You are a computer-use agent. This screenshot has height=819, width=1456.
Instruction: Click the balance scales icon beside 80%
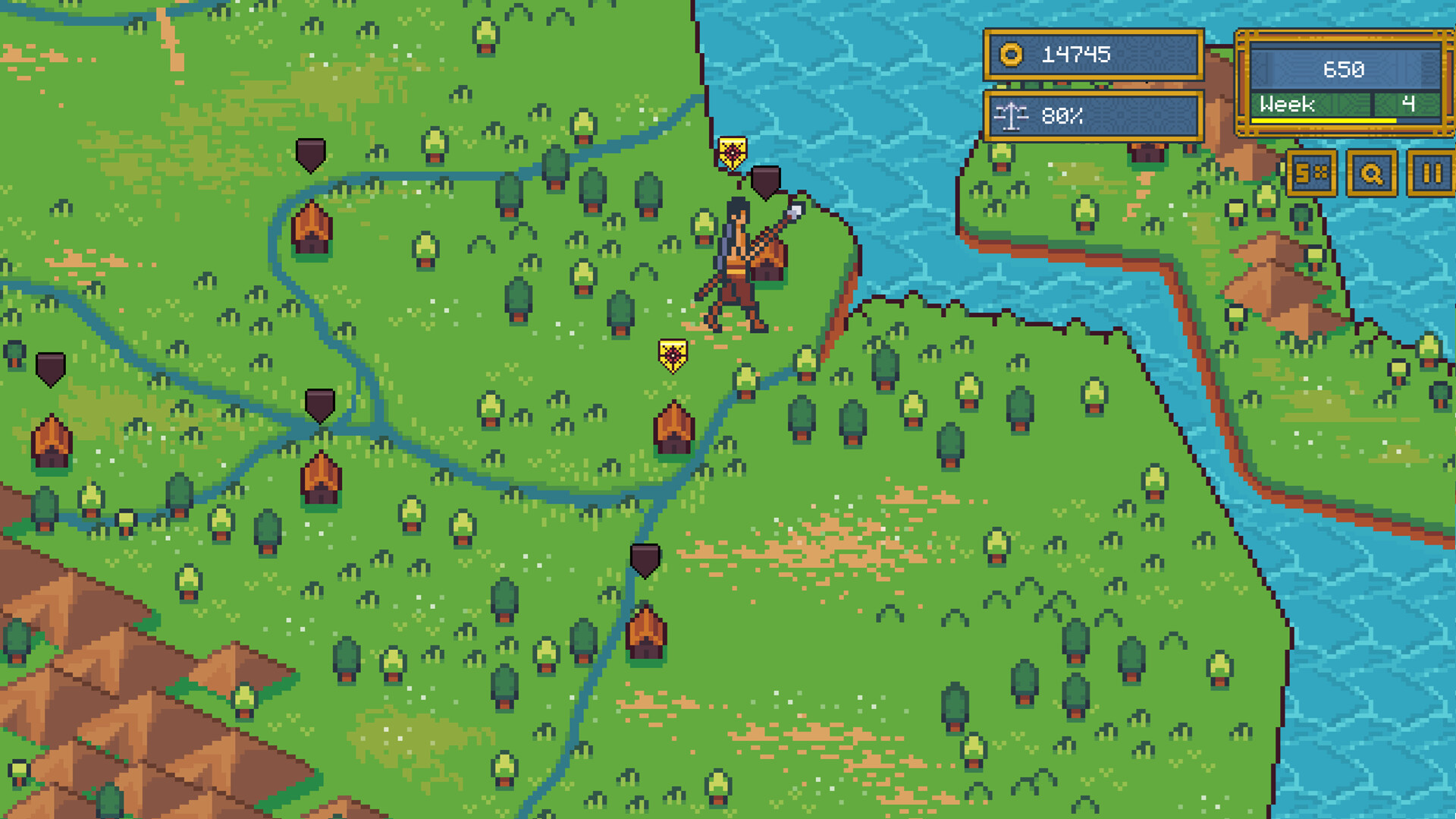pos(1009,117)
